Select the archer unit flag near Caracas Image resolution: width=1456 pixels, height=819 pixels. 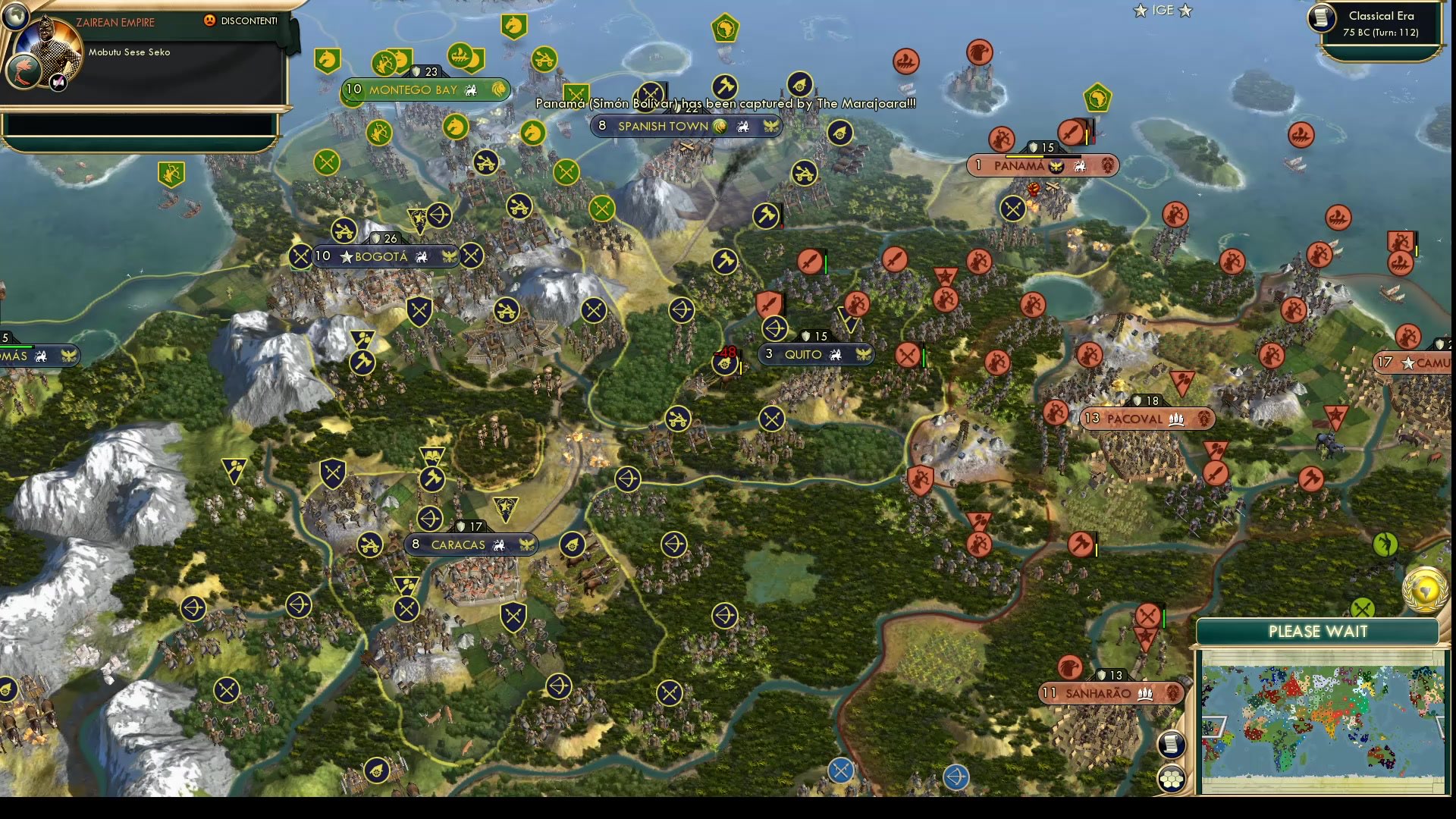(428, 519)
